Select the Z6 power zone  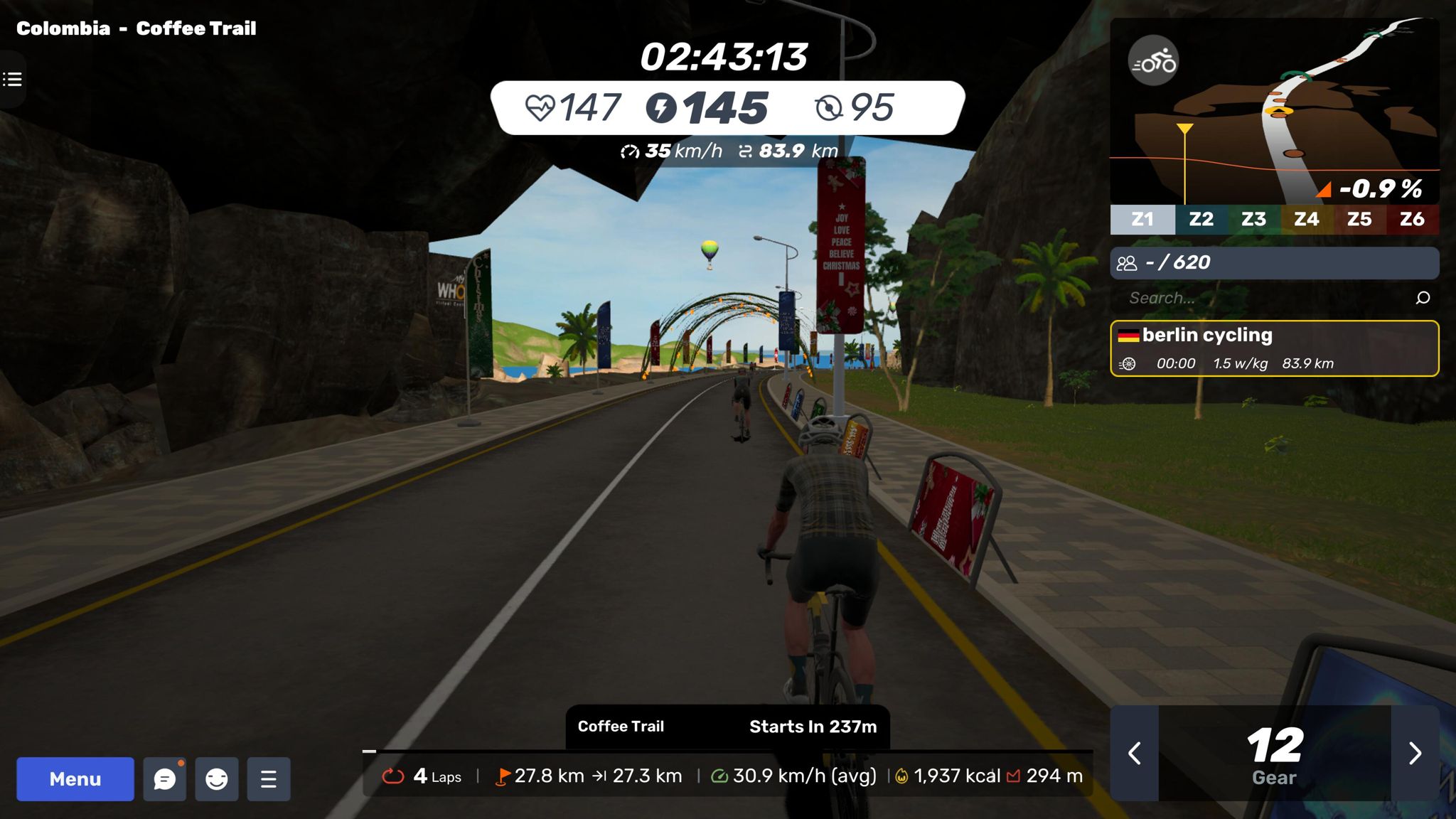(1412, 219)
